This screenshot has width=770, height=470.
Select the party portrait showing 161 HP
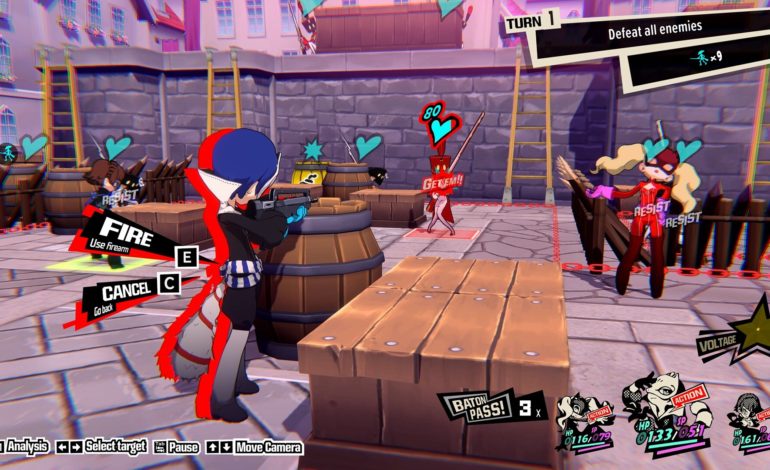[x=748, y=418]
